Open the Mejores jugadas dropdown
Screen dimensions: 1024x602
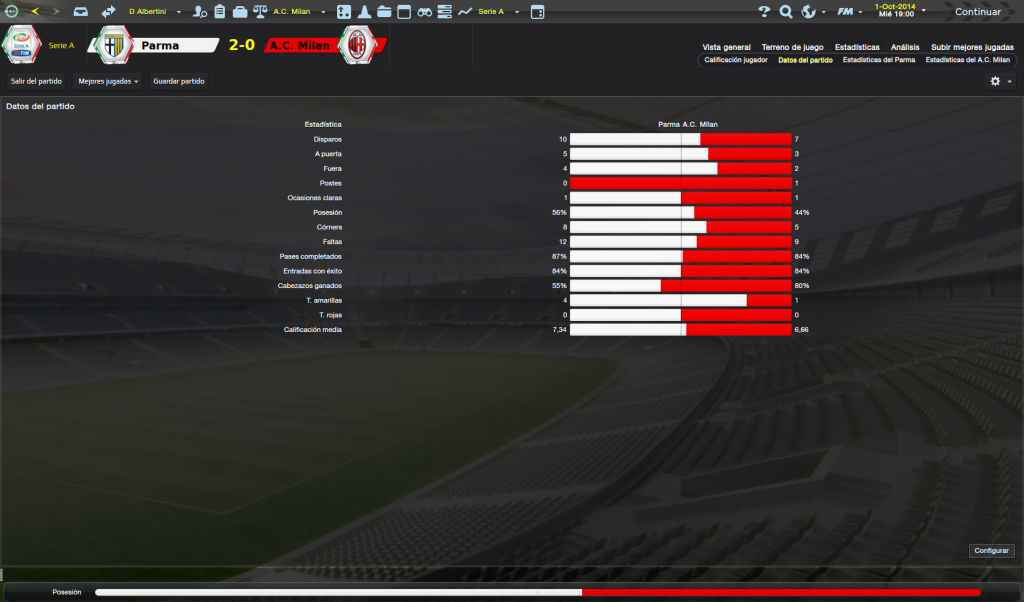108,80
